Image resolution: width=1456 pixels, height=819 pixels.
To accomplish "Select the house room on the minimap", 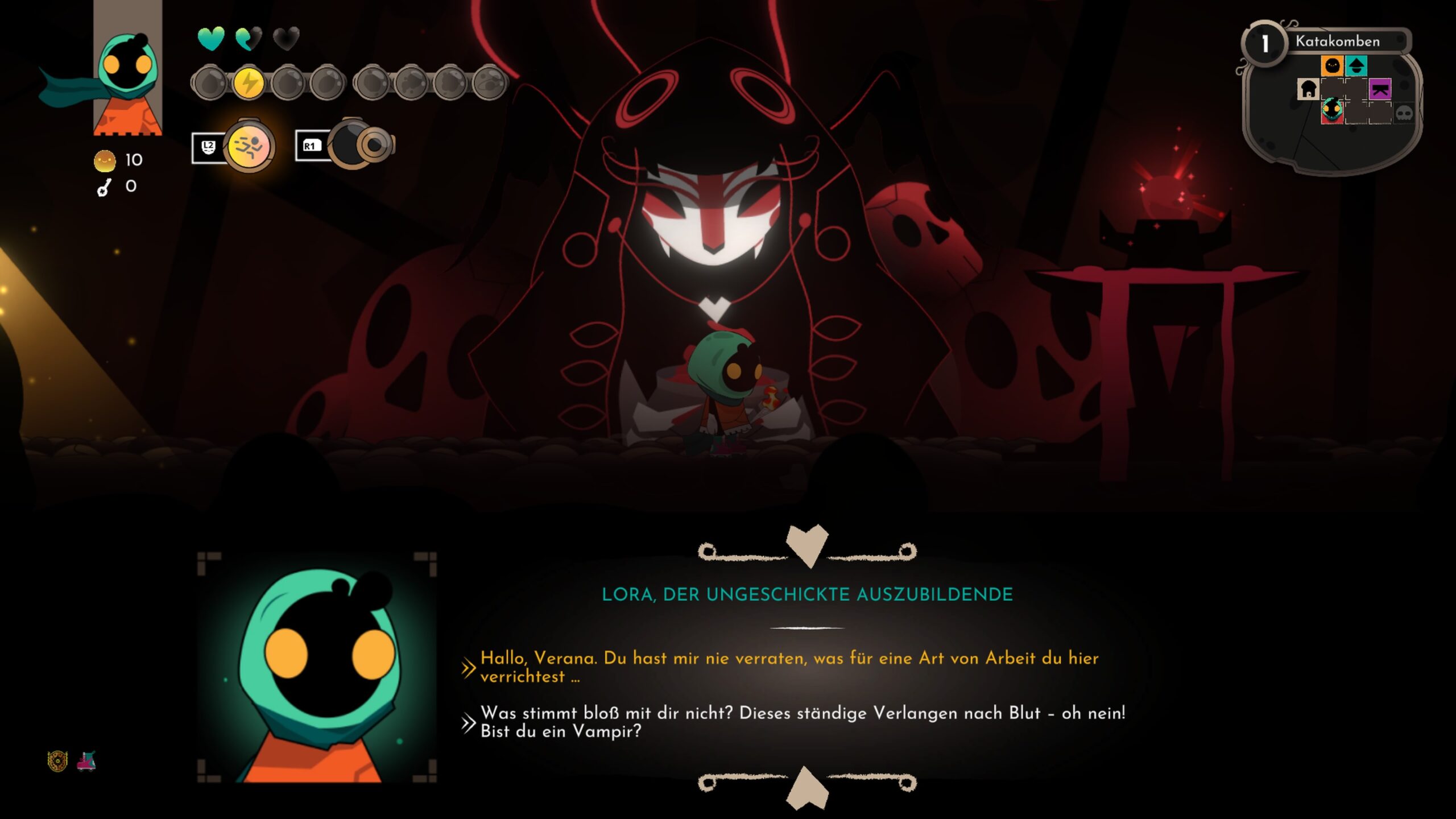I will point(1308,89).
